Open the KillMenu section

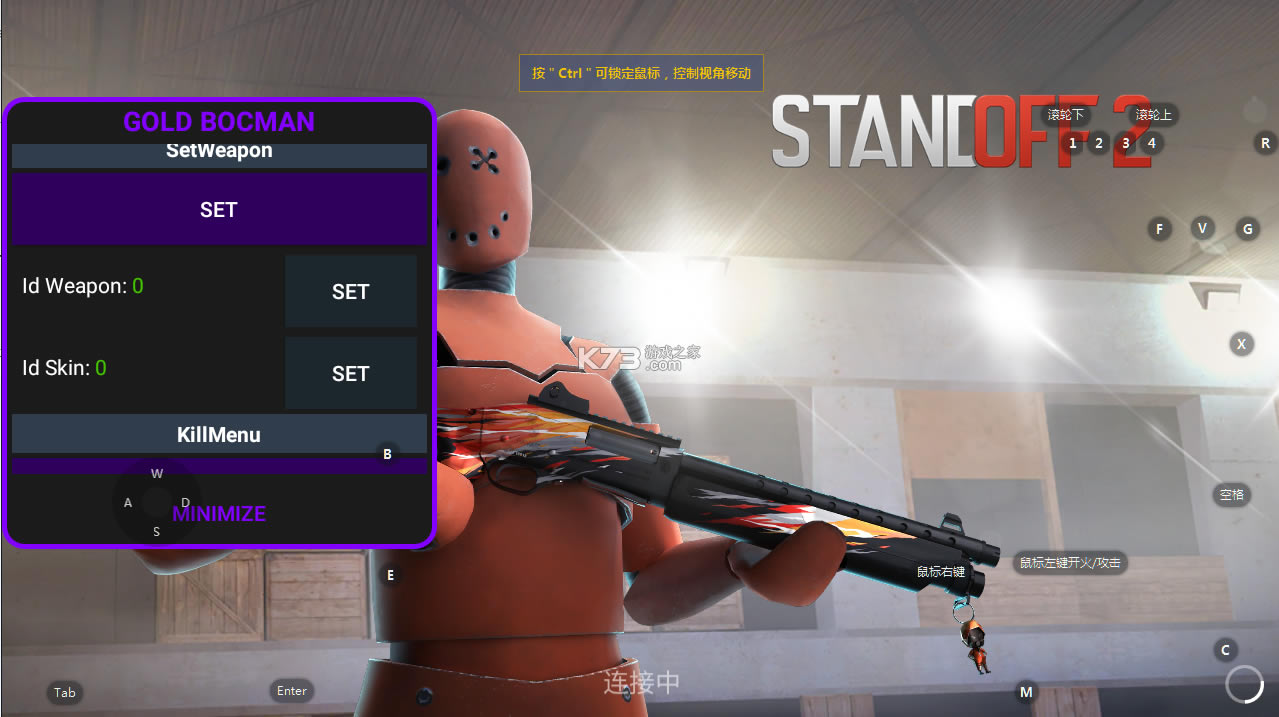218,435
